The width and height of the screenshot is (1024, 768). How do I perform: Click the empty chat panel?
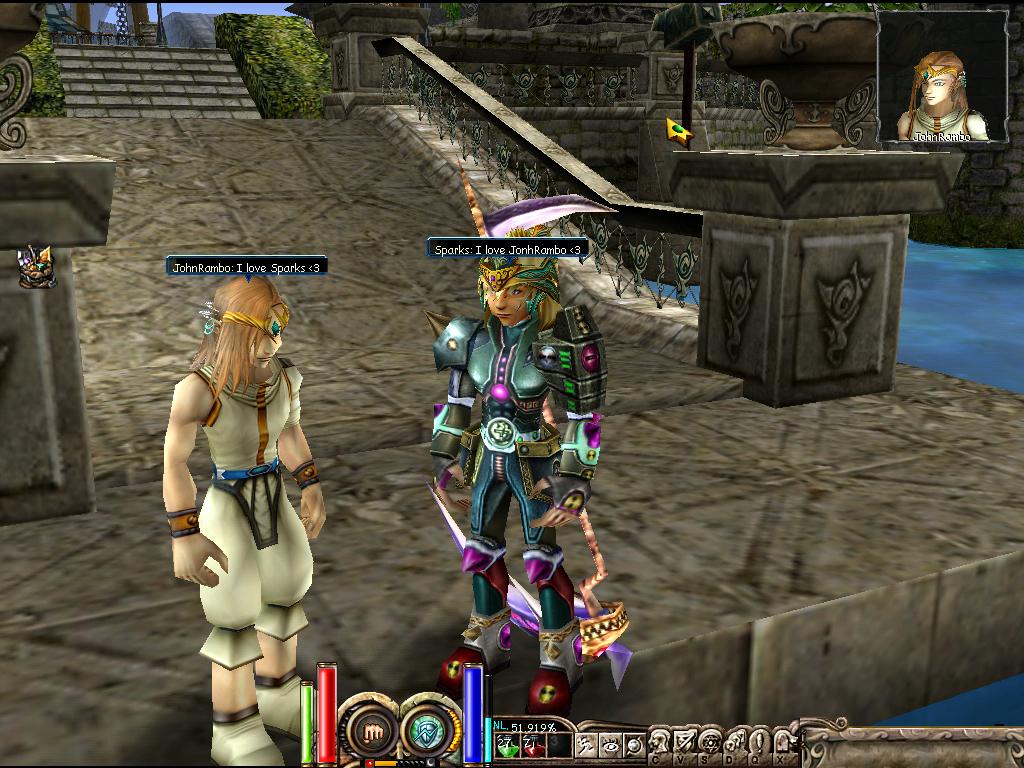912,746
